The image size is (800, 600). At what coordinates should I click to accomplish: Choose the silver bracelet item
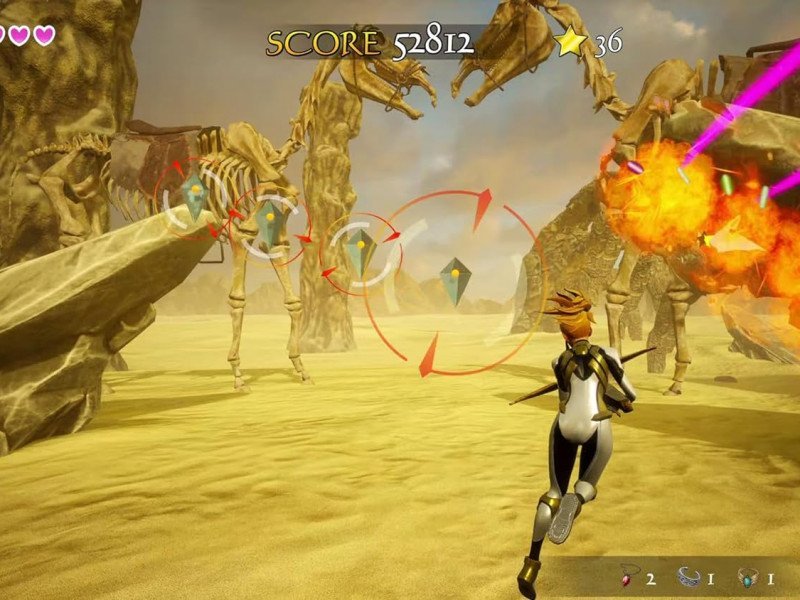pyautogui.click(x=688, y=577)
